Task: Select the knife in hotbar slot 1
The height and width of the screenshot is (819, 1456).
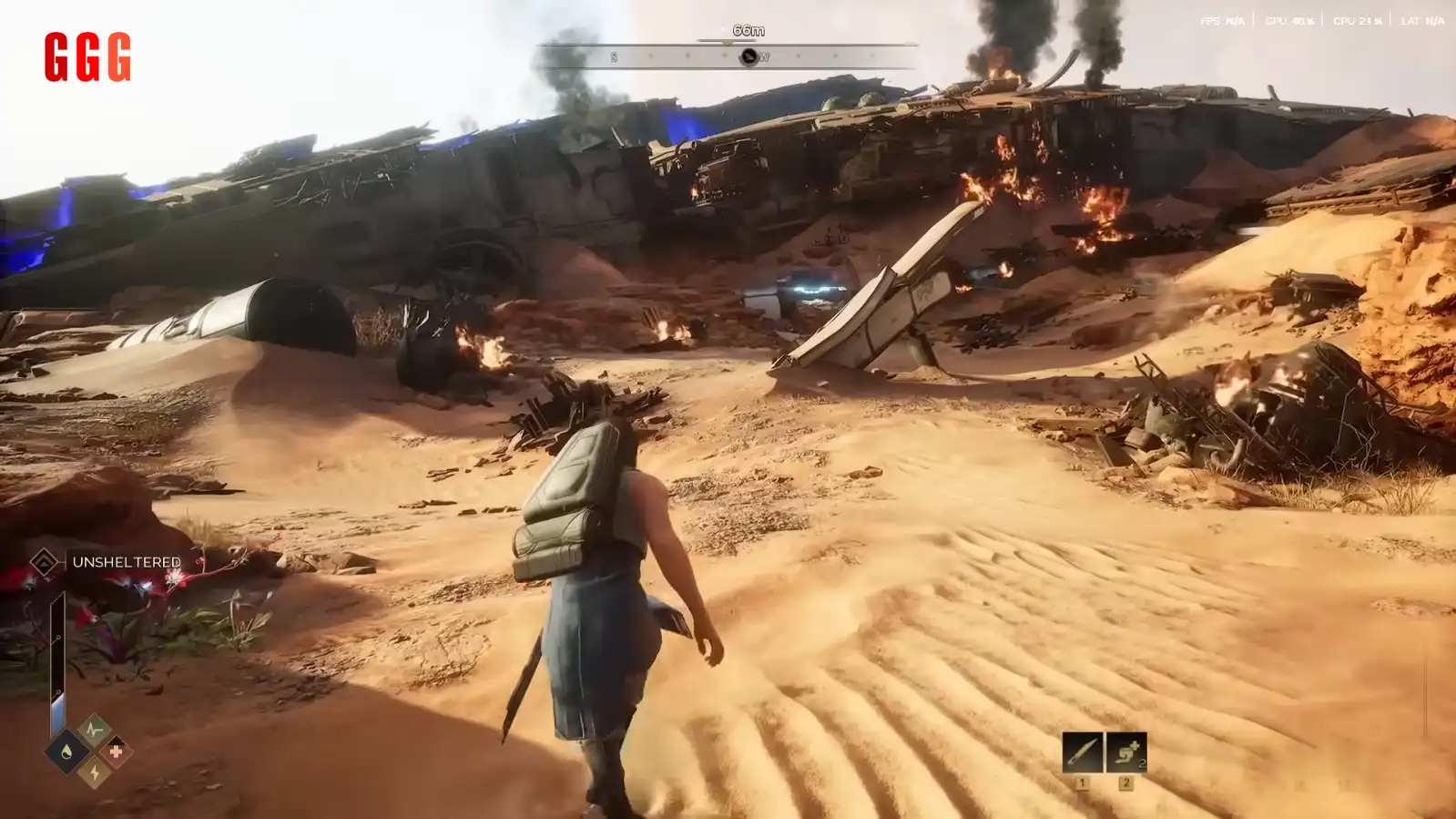Action: click(1082, 752)
